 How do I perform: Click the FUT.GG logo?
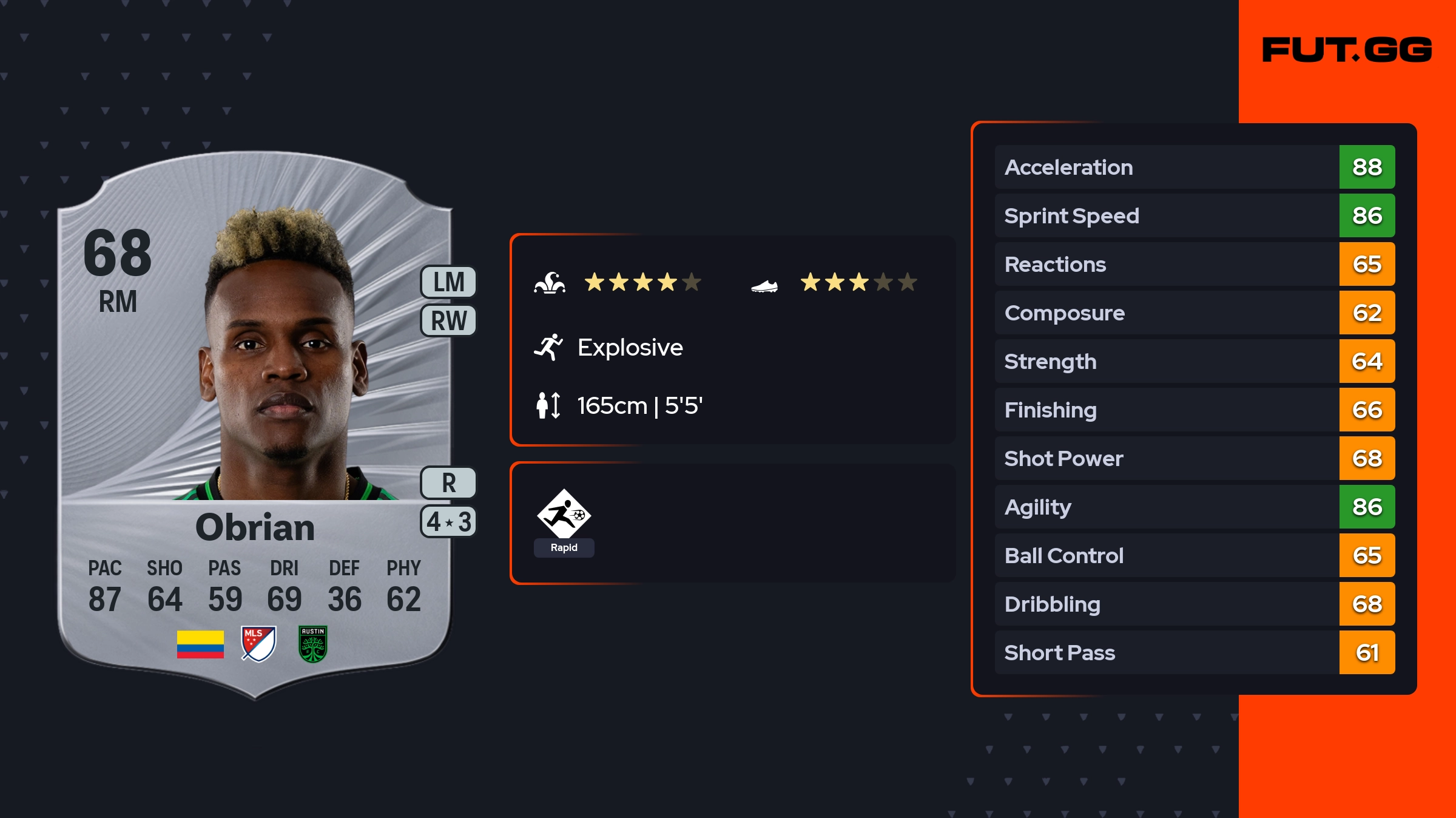pos(1347,50)
